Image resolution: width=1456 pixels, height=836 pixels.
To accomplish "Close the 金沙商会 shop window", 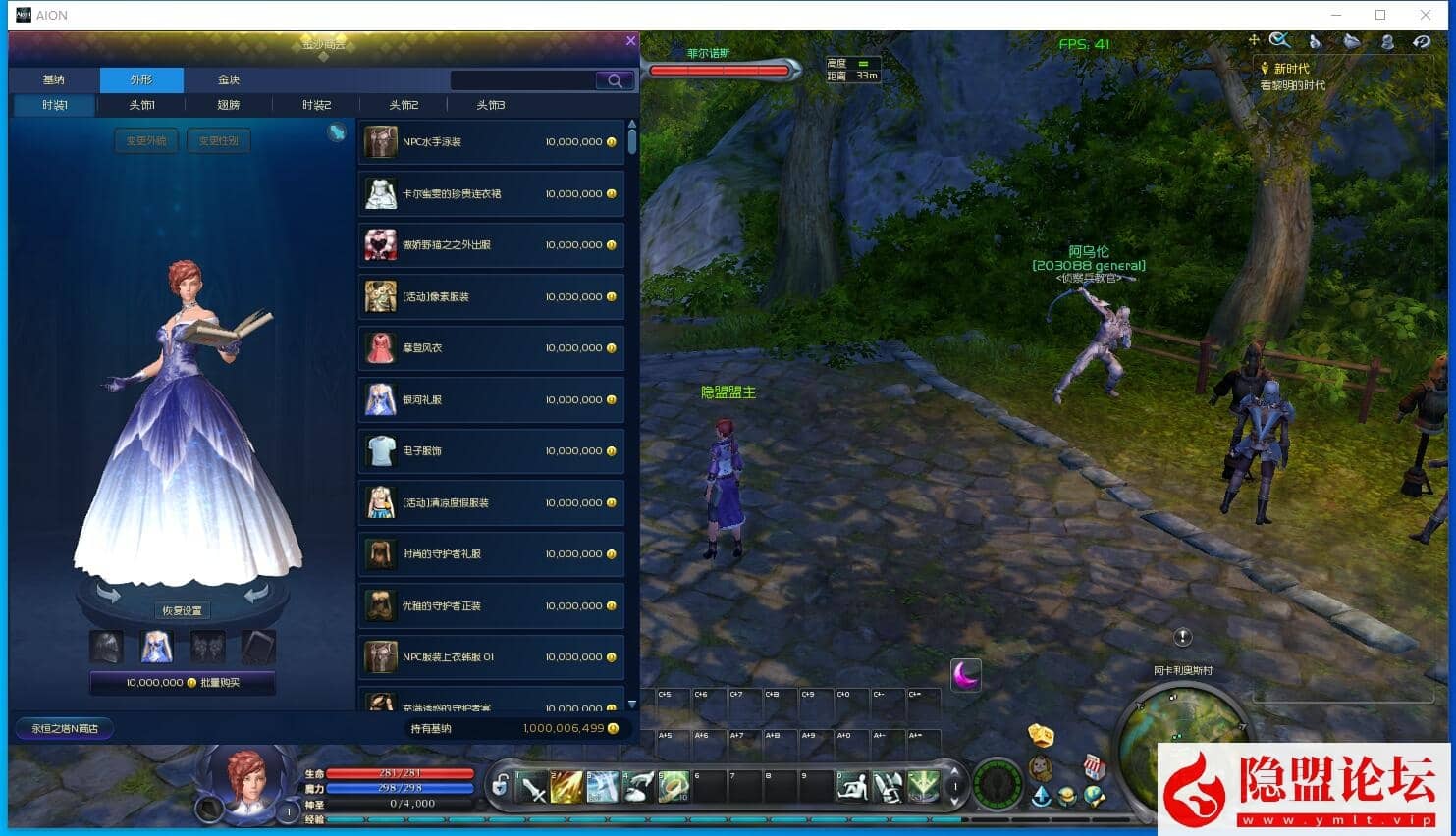I will click(x=630, y=41).
